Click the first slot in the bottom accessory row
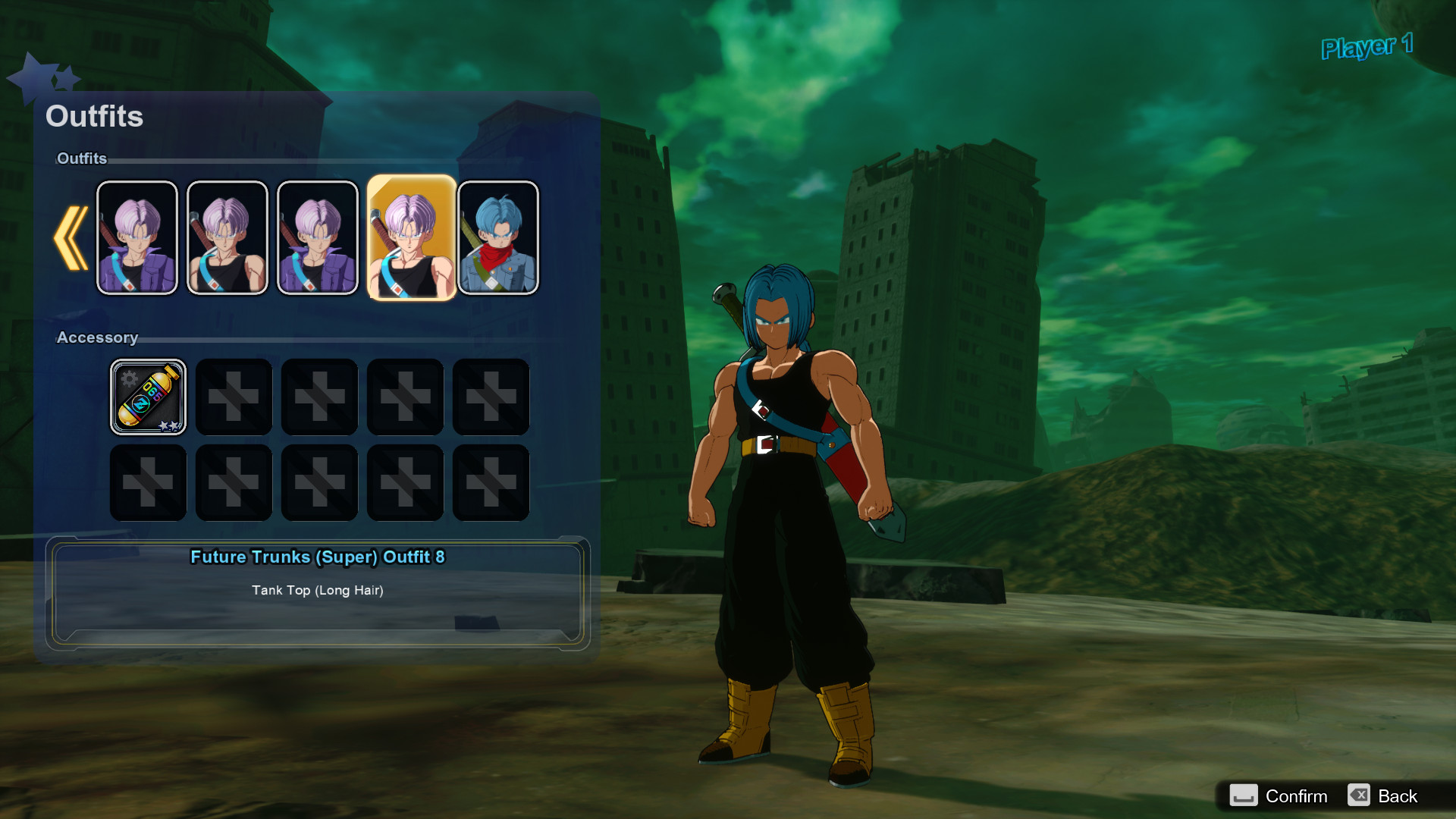1456x819 pixels. pyautogui.click(x=148, y=482)
